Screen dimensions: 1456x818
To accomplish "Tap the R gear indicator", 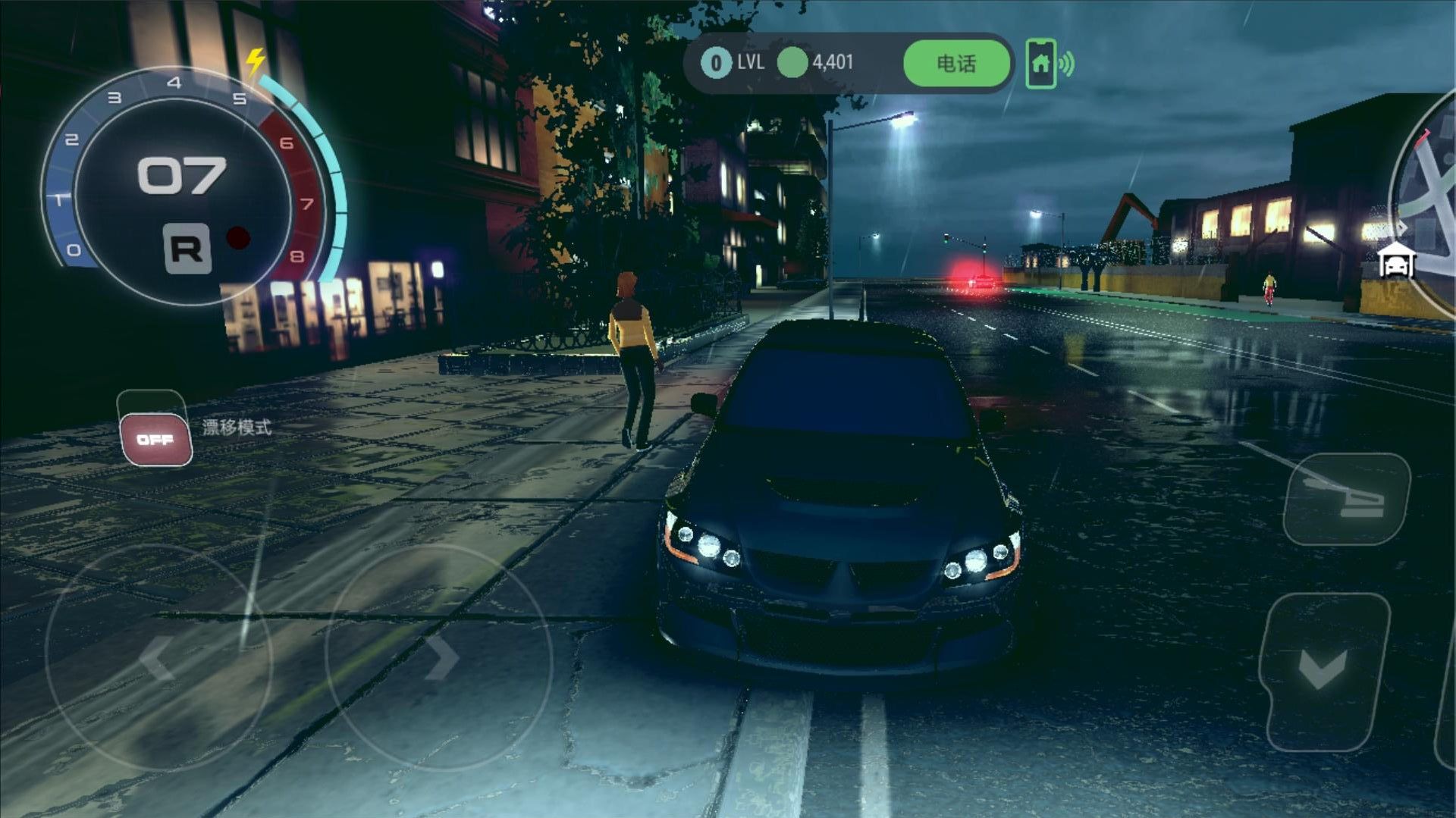I will pyautogui.click(x=187, y=248).
